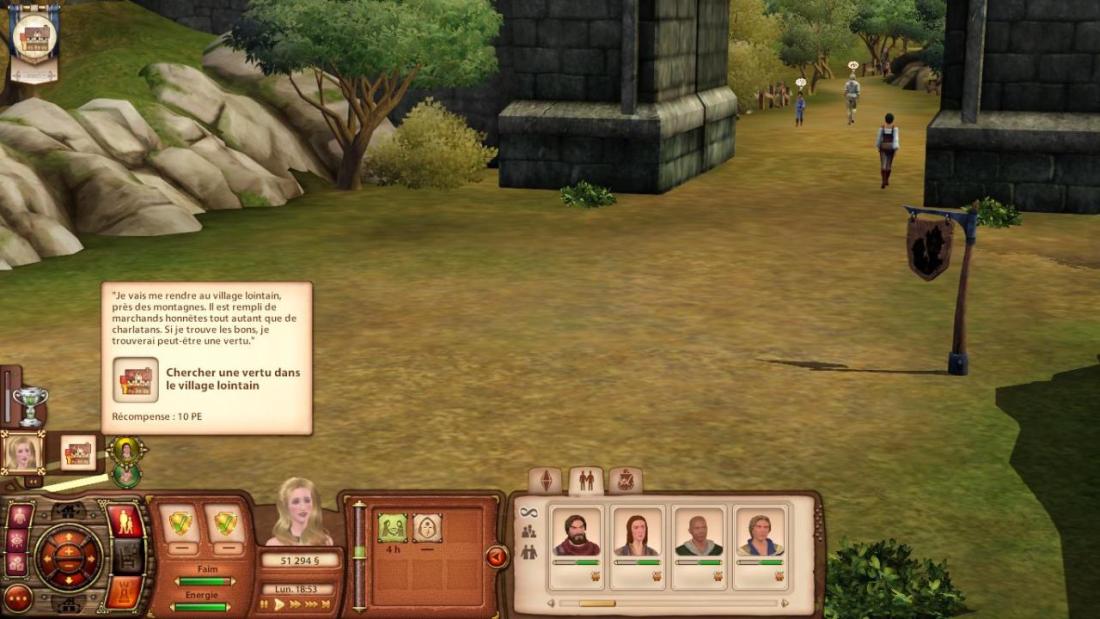The height and width of the screenshot is (619, 1100).
Task: Click the first green shield responsibility icon
Action: coord(180,523)
